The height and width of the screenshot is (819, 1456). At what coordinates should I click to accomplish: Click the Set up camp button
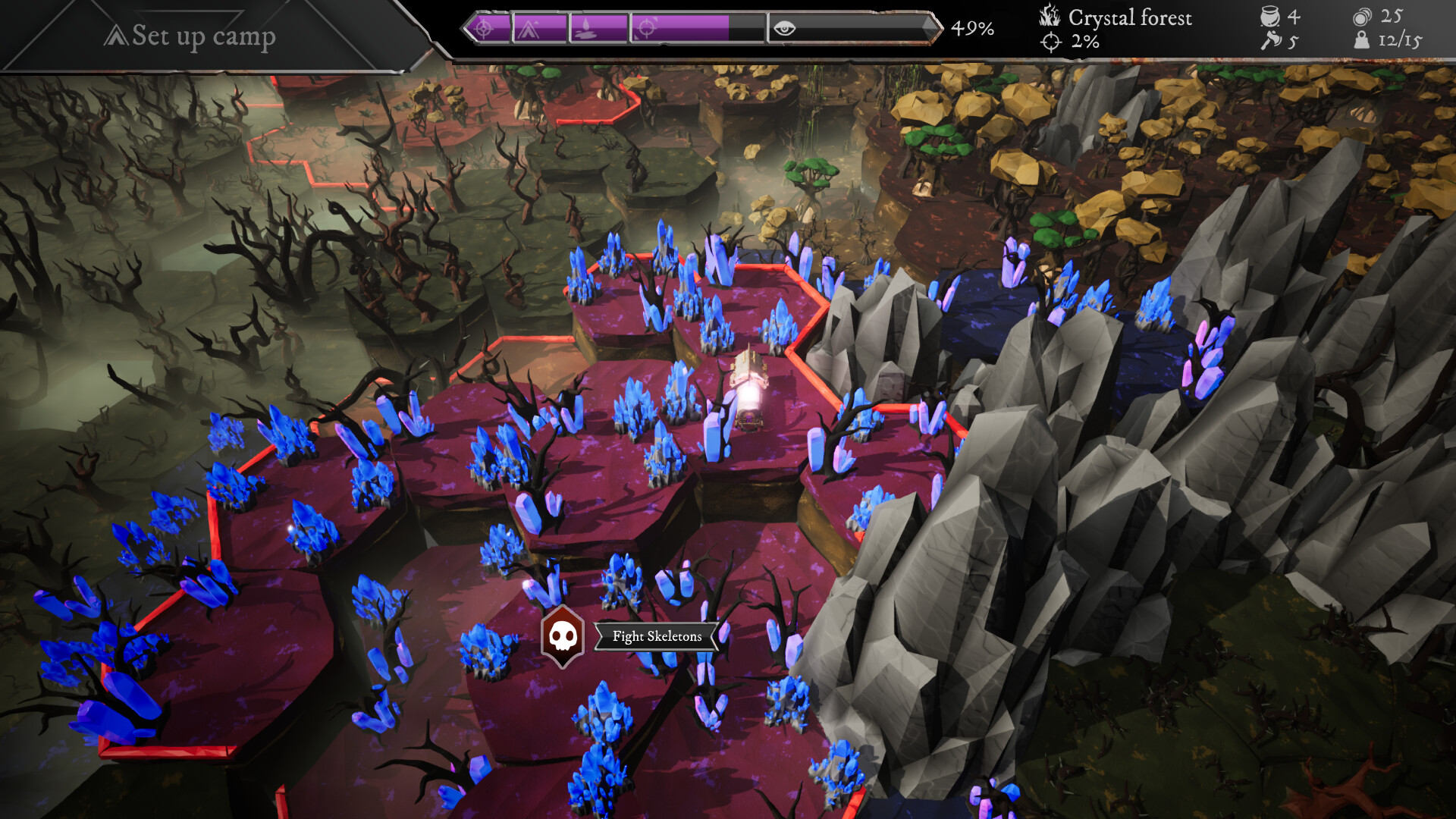(191, 36)
